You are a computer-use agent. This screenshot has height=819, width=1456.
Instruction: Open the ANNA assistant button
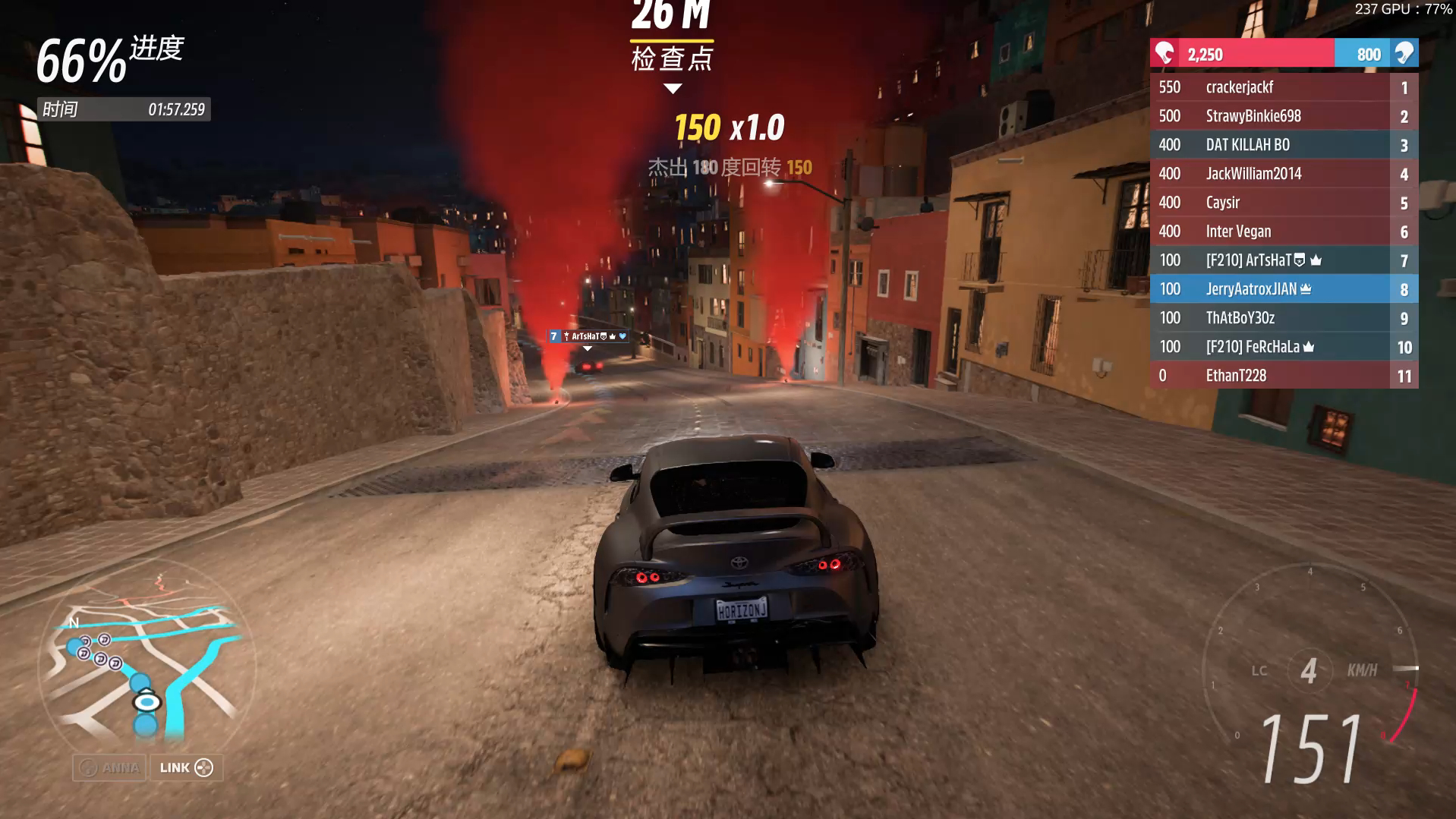click(110, 767)
